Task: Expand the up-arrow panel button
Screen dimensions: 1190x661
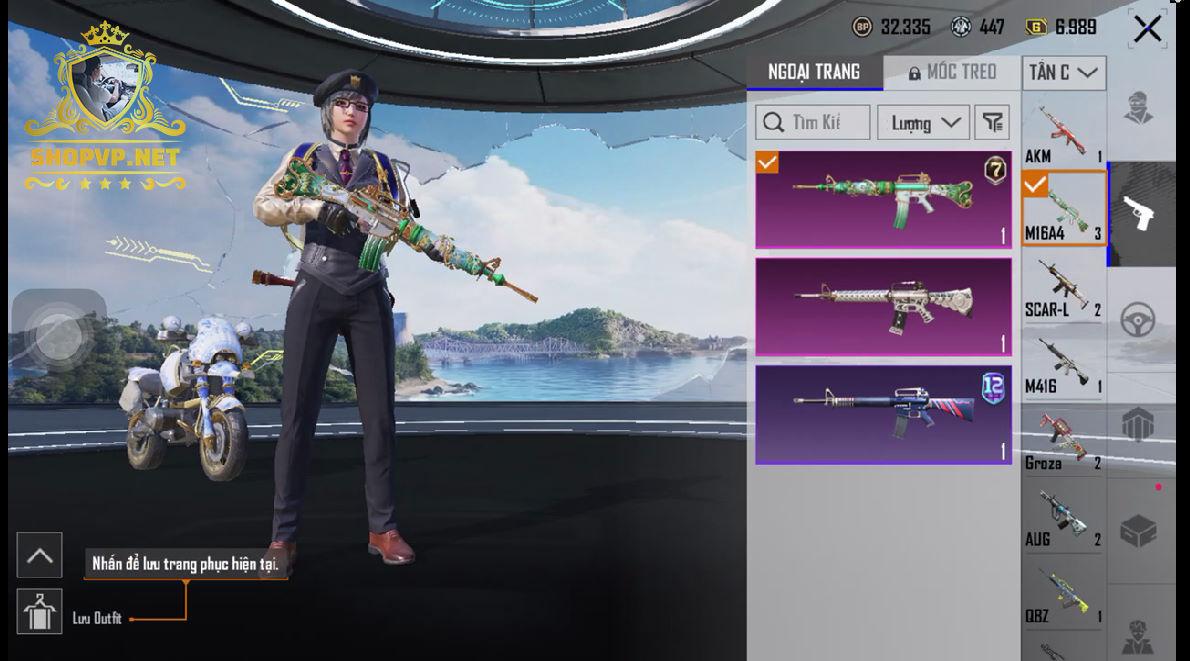Action: [40, 555]
